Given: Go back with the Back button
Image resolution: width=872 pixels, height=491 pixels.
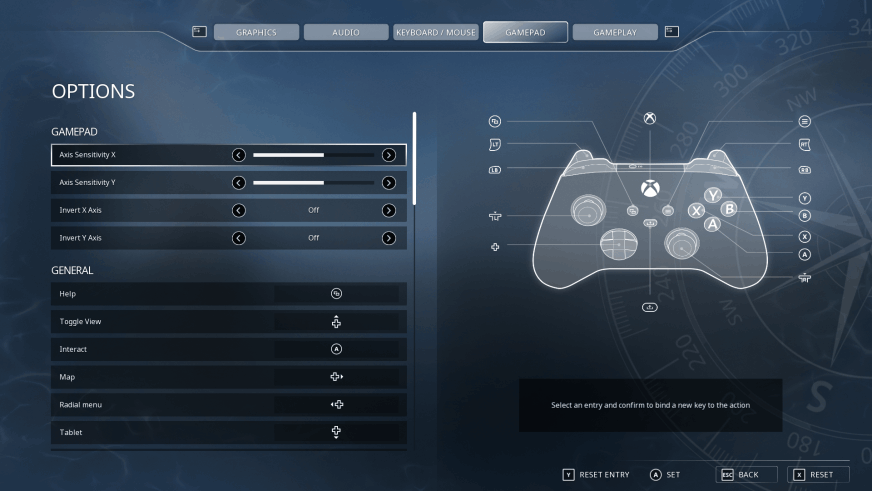Looking at the screenshot, I should point(739,474).
